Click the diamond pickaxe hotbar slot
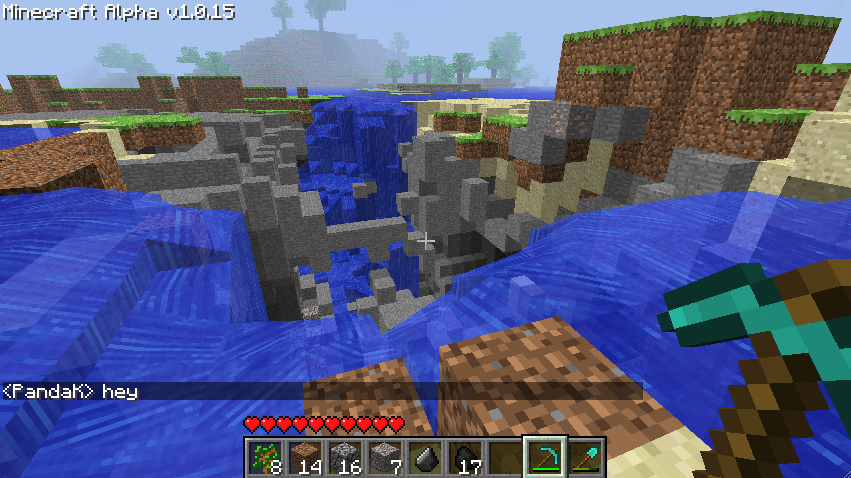851x478 pixels. click(545, 457)
